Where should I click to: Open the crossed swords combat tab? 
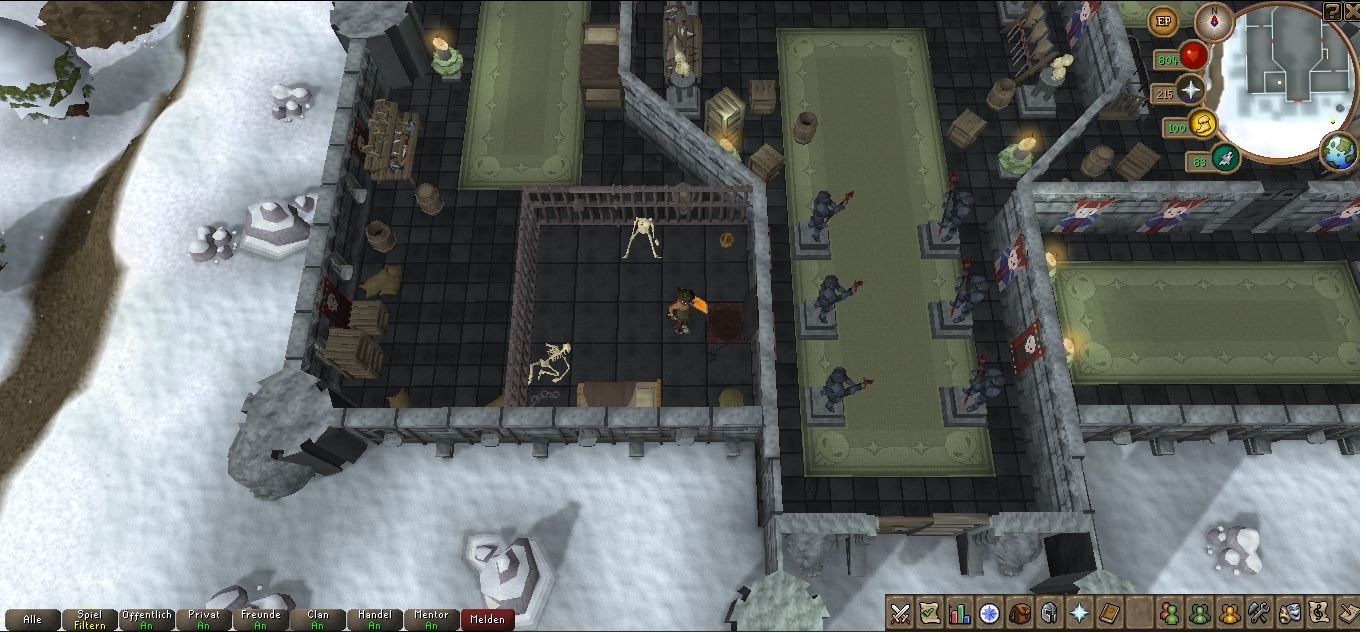coord(901,612)
